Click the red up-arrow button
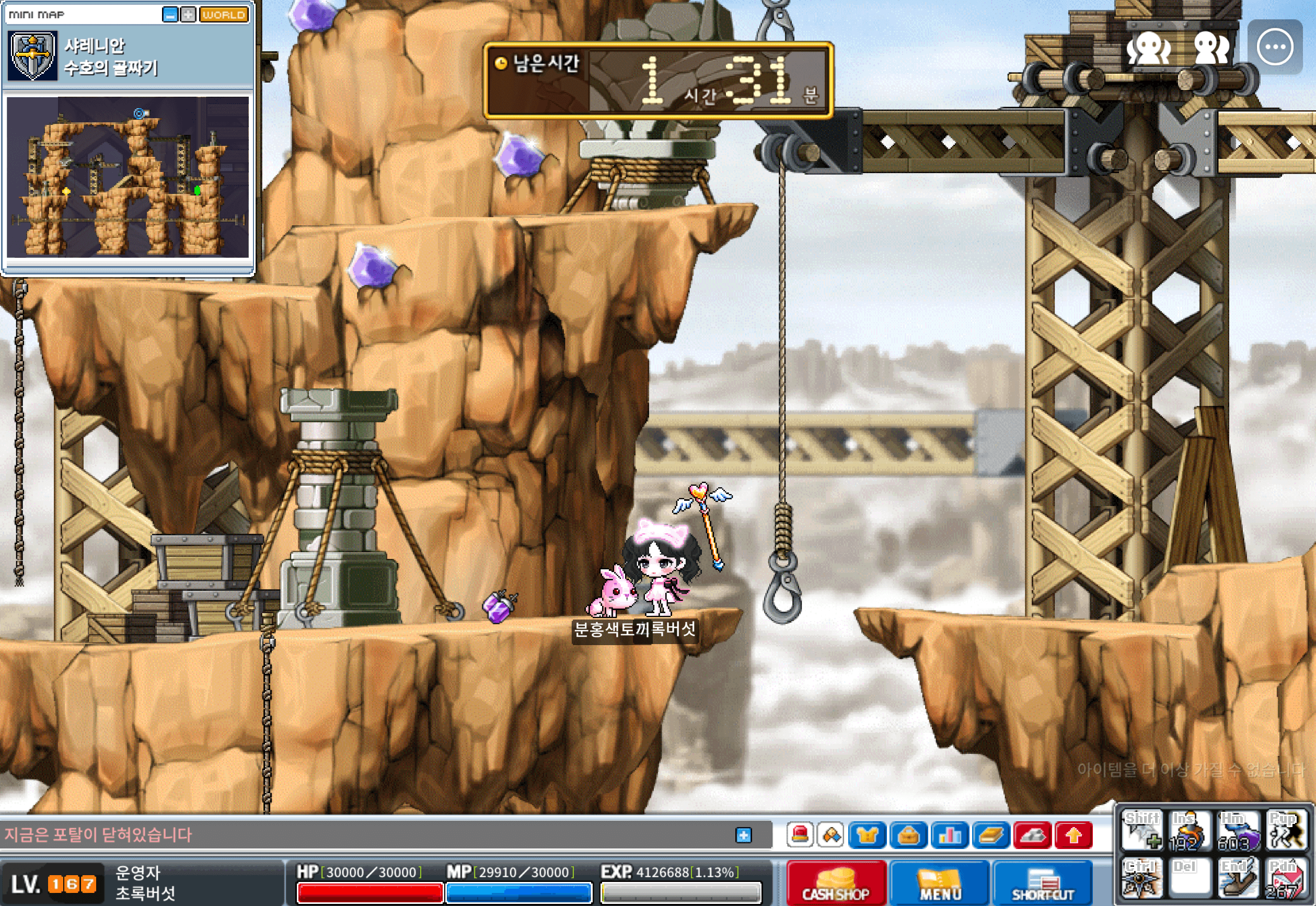 (1073, 835)
